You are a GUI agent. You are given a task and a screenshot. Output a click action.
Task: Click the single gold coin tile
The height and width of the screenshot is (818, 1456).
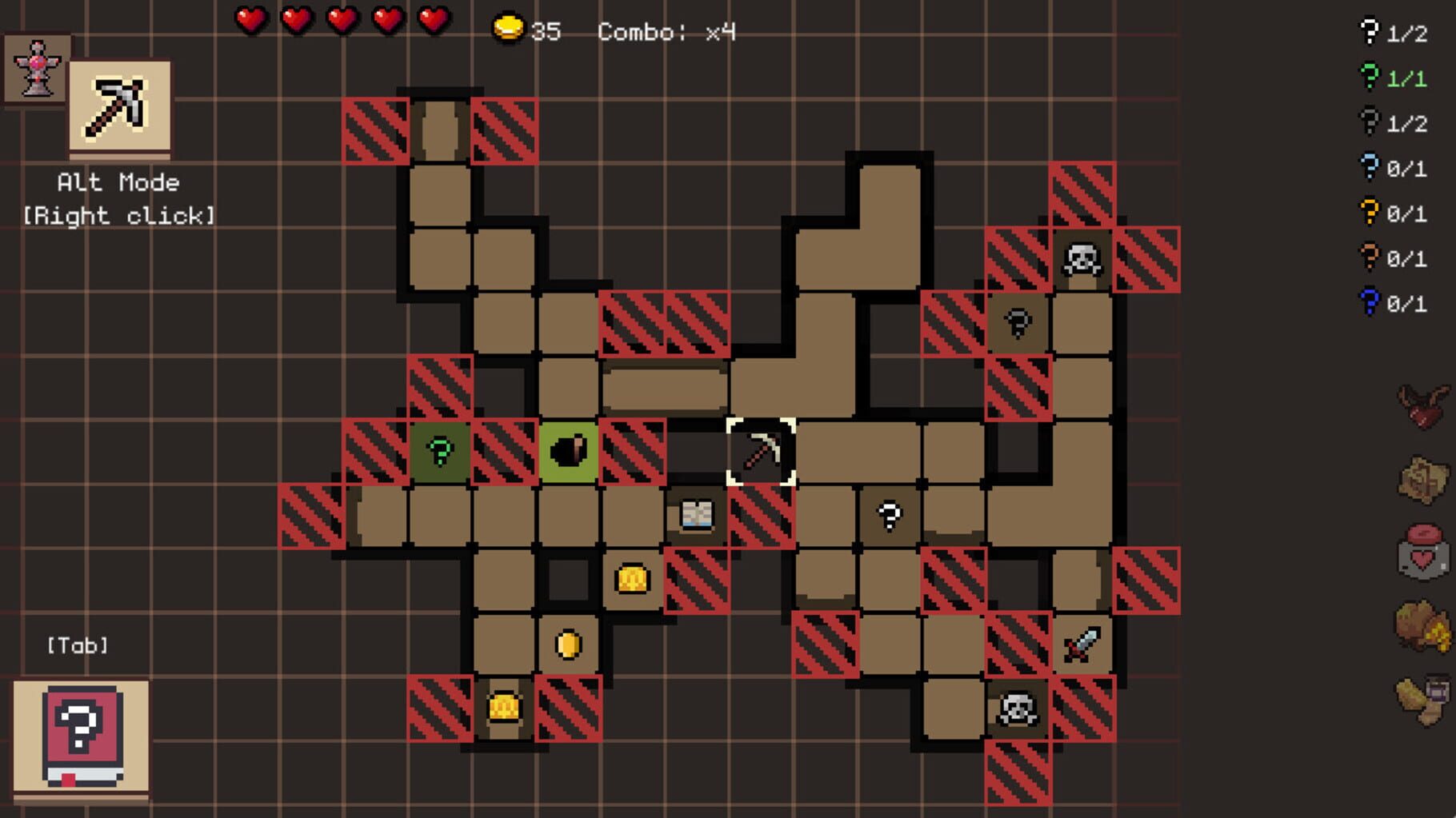(x=566, y=643)
